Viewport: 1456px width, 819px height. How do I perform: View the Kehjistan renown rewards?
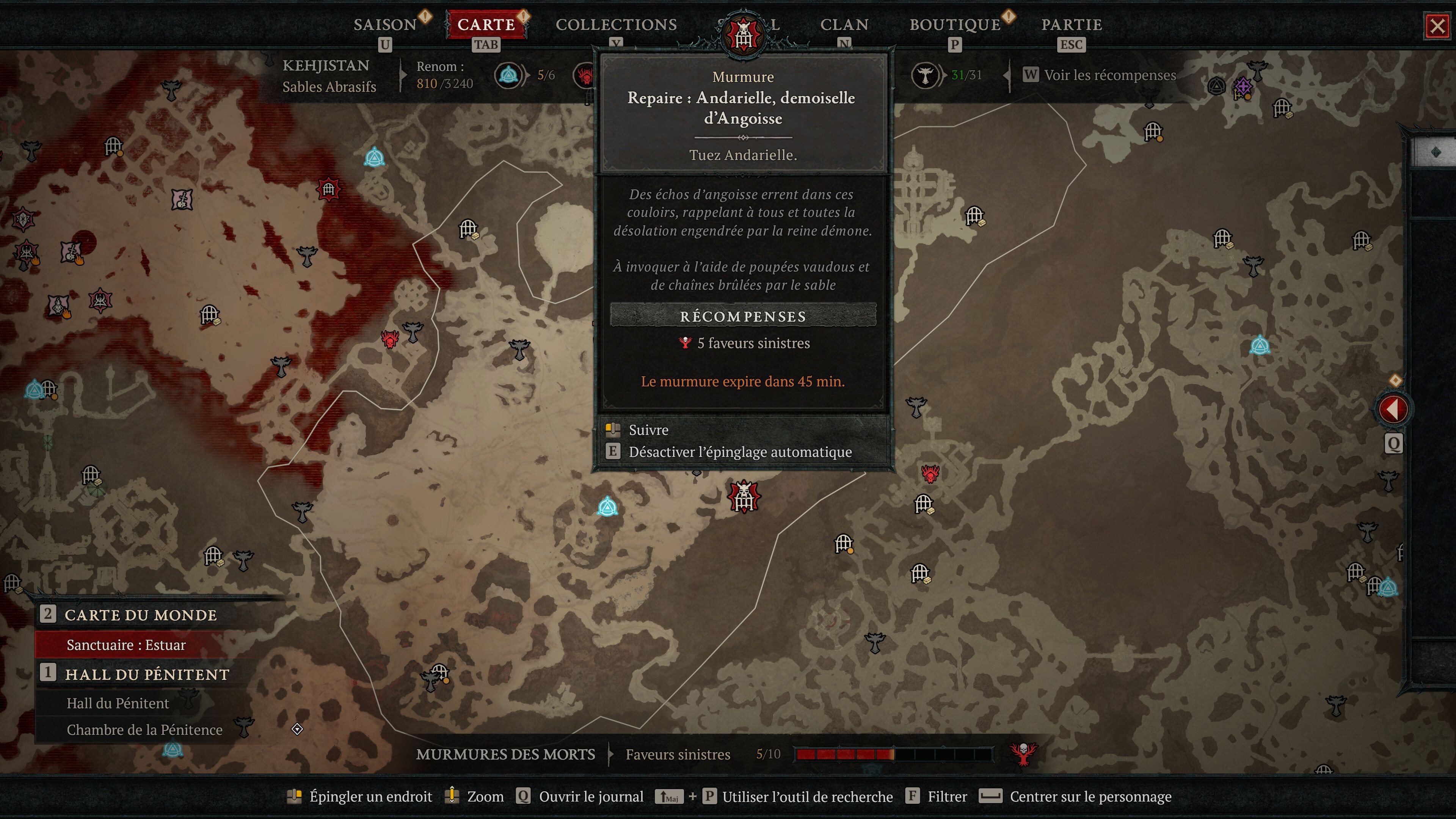click(x=1109, y=75)
